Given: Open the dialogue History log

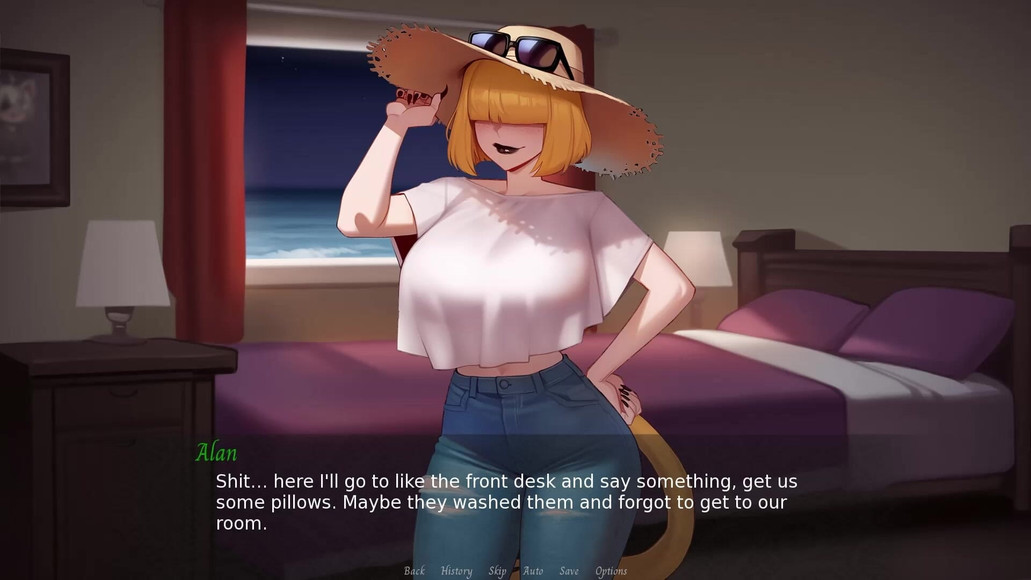Looking at the screenshot, I should tap(456, 571).
